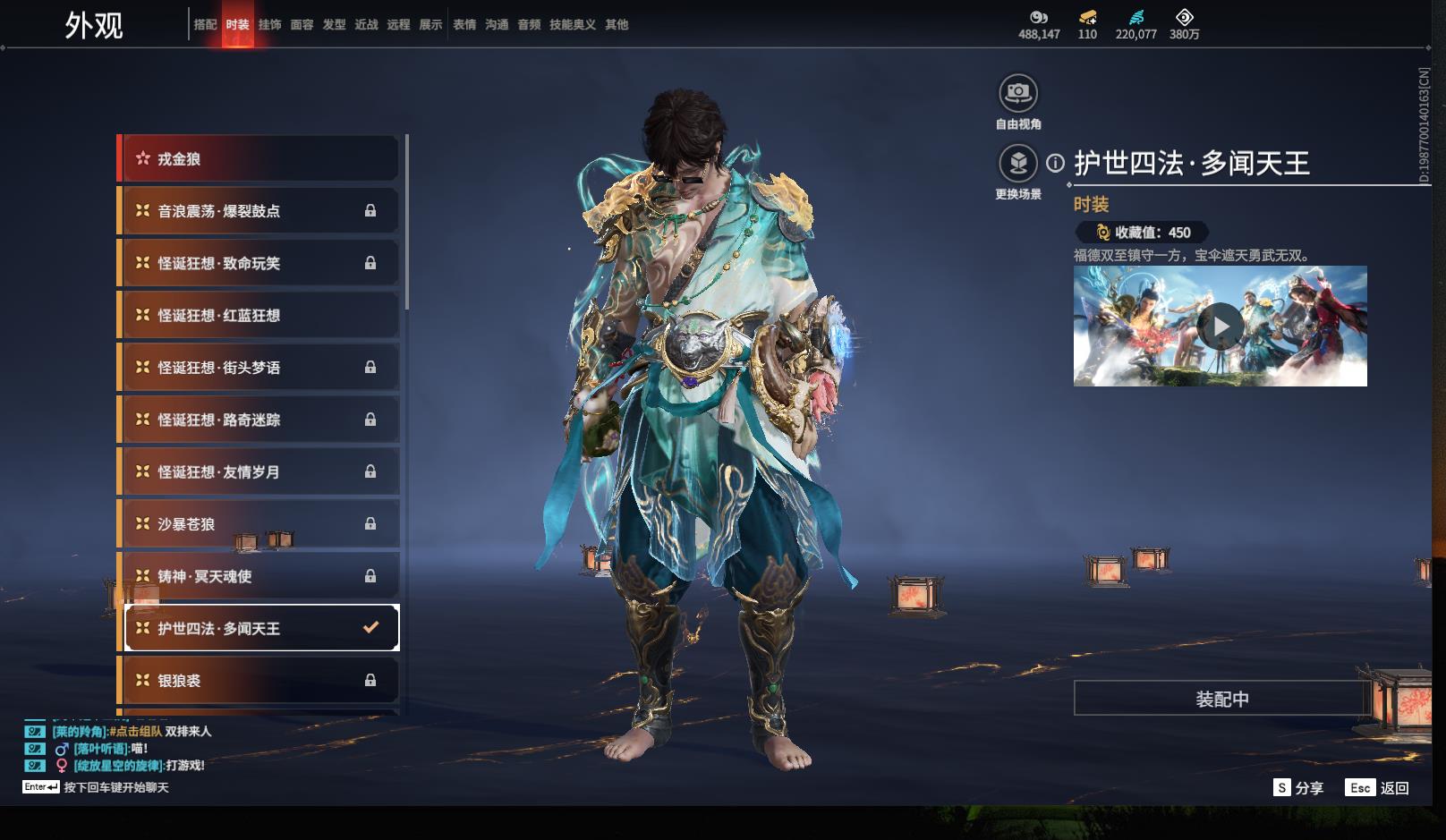Select the 面容 tab

click(302, 24)
